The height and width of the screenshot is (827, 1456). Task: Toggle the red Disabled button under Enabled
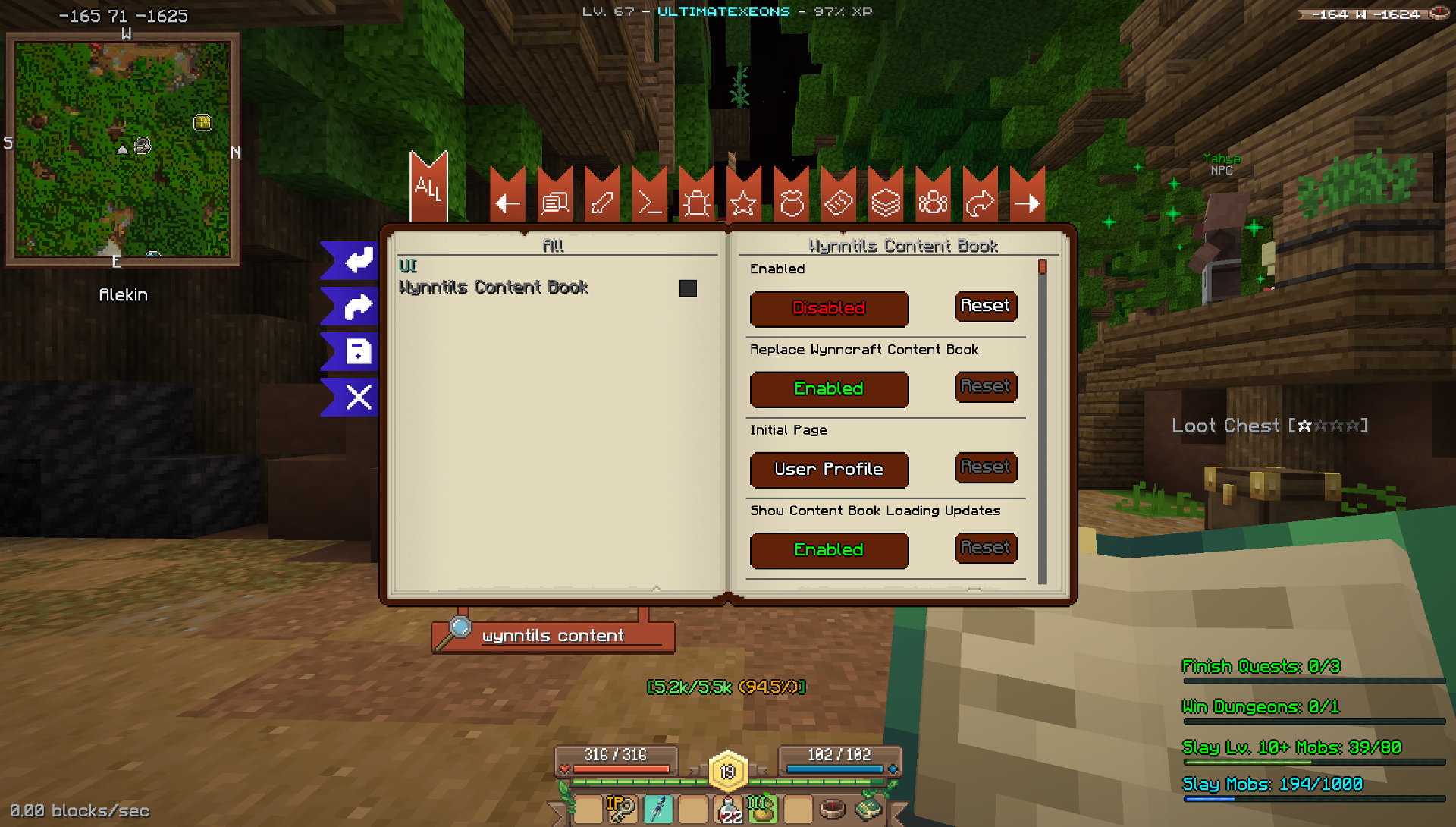pyautogui.click(x=829, y=309)
